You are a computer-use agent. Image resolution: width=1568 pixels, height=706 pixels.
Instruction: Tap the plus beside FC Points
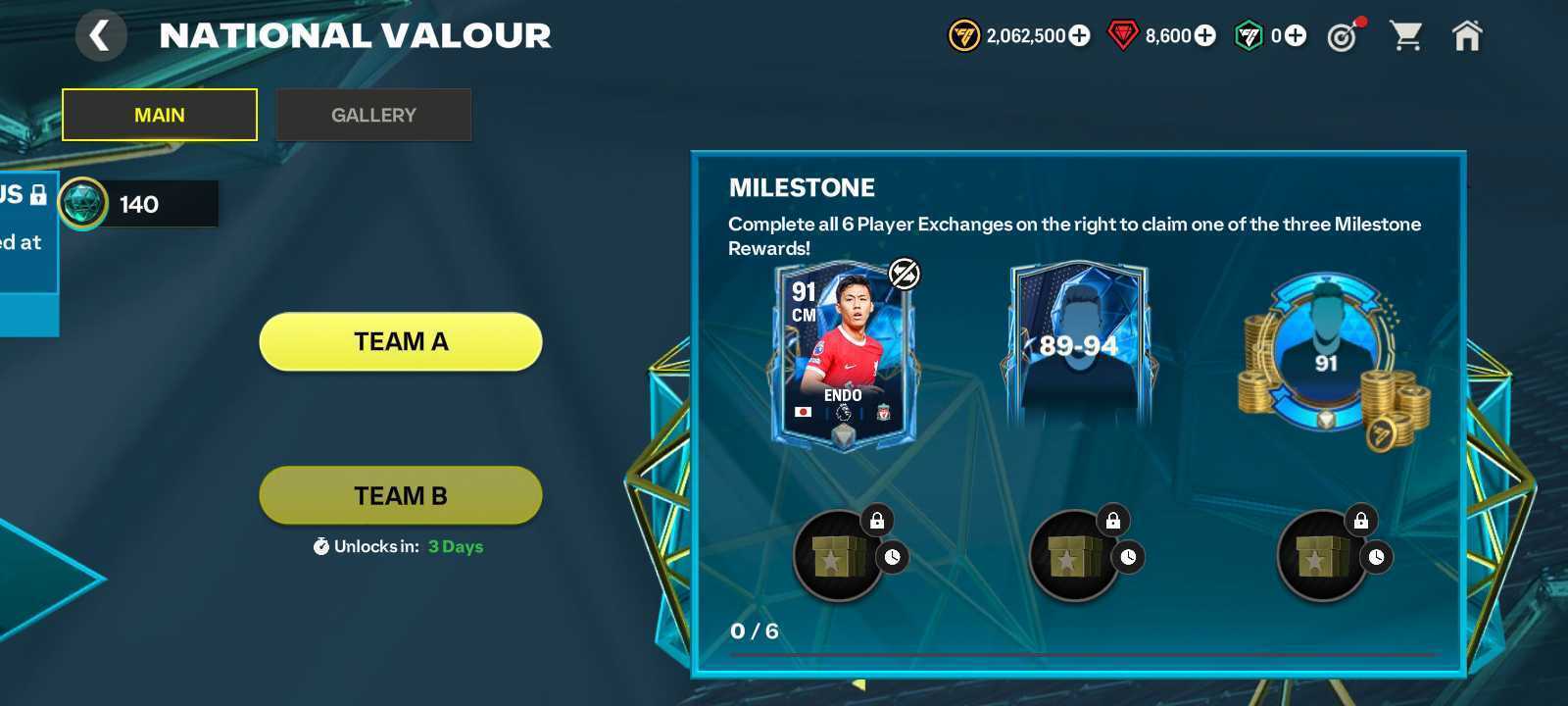pyautogui.click(x=1295, y=35)
